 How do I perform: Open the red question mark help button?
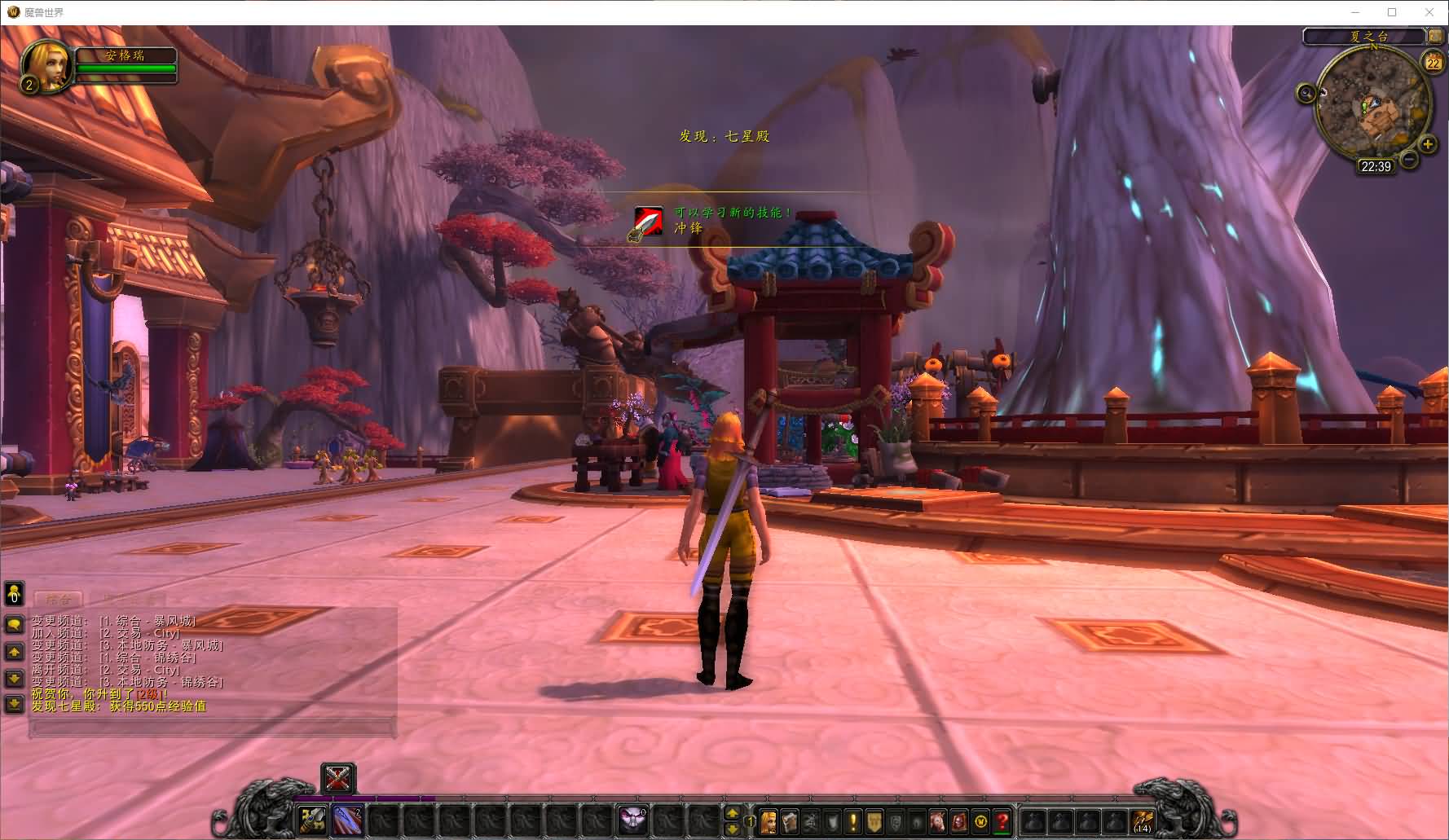tap(1002, 821)
